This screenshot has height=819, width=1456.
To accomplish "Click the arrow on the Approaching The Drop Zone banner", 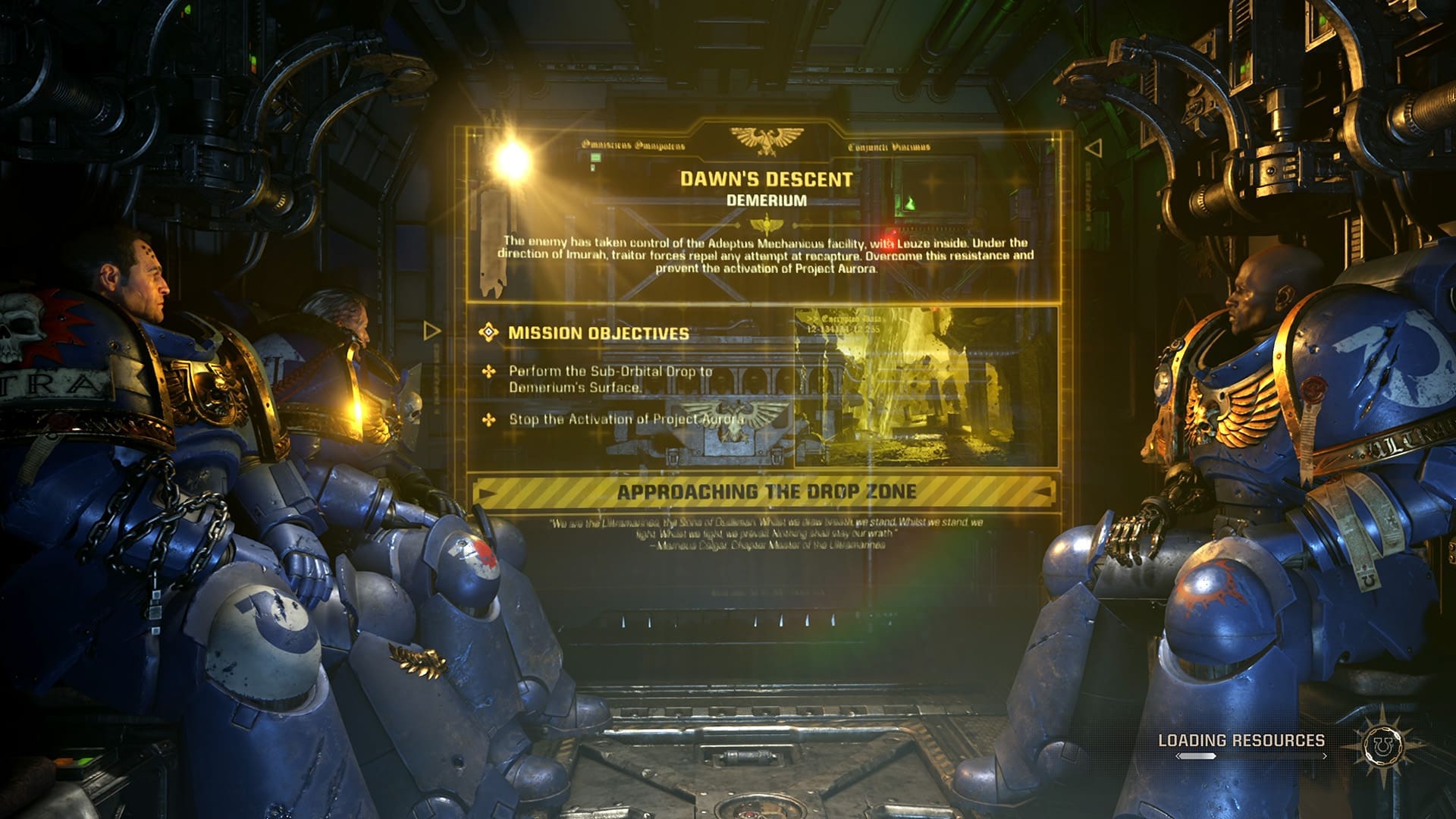I will 485,492.
